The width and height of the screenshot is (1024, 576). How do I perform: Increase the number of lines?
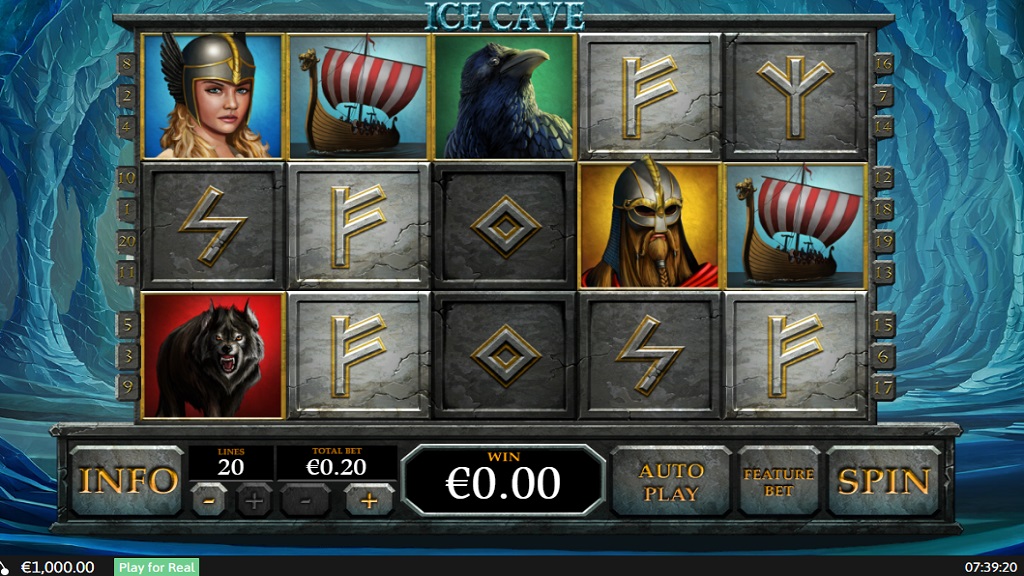(x=254, y=500)
